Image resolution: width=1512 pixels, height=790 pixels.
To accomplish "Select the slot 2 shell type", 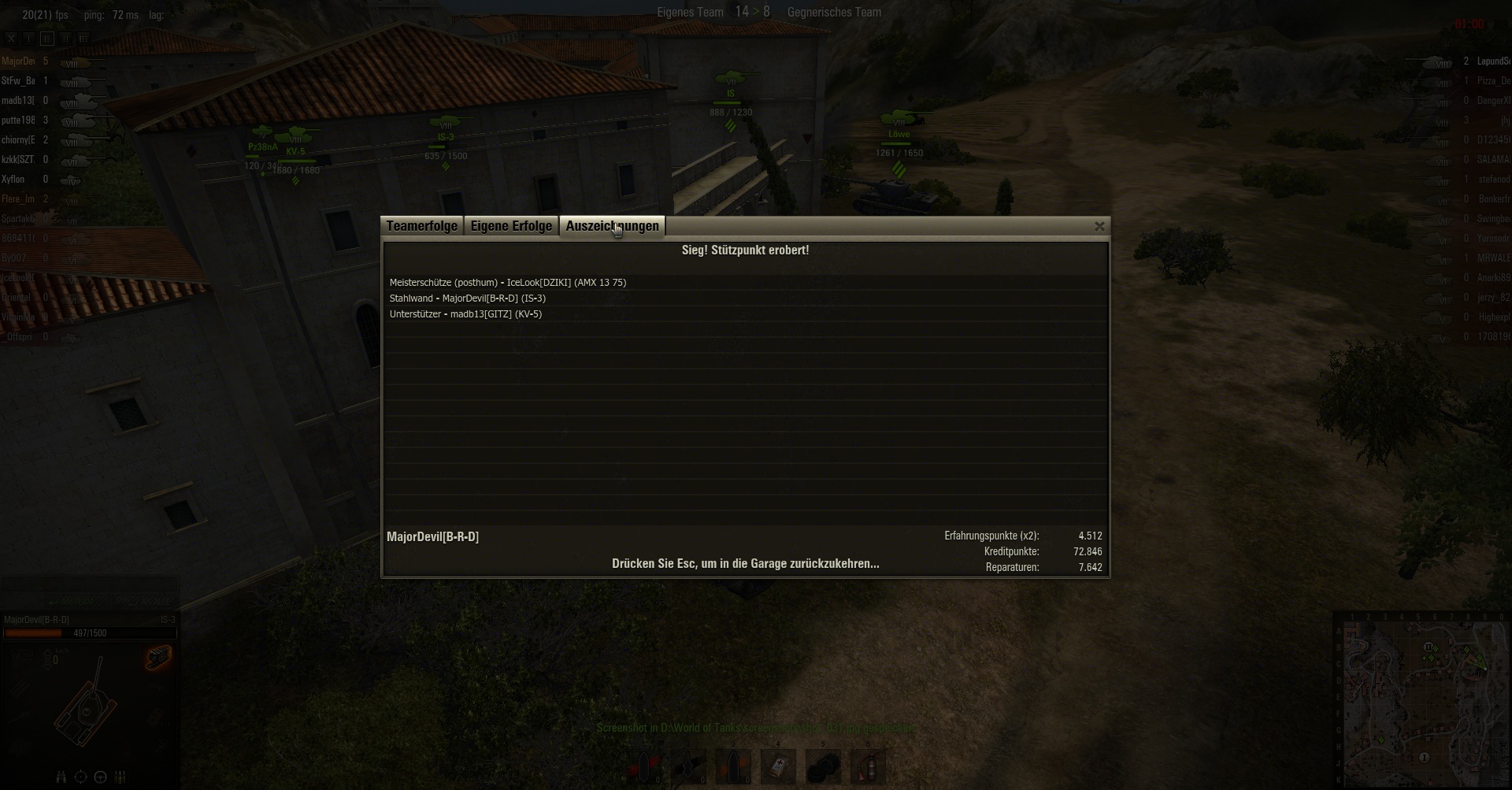I will click(688, 766).
